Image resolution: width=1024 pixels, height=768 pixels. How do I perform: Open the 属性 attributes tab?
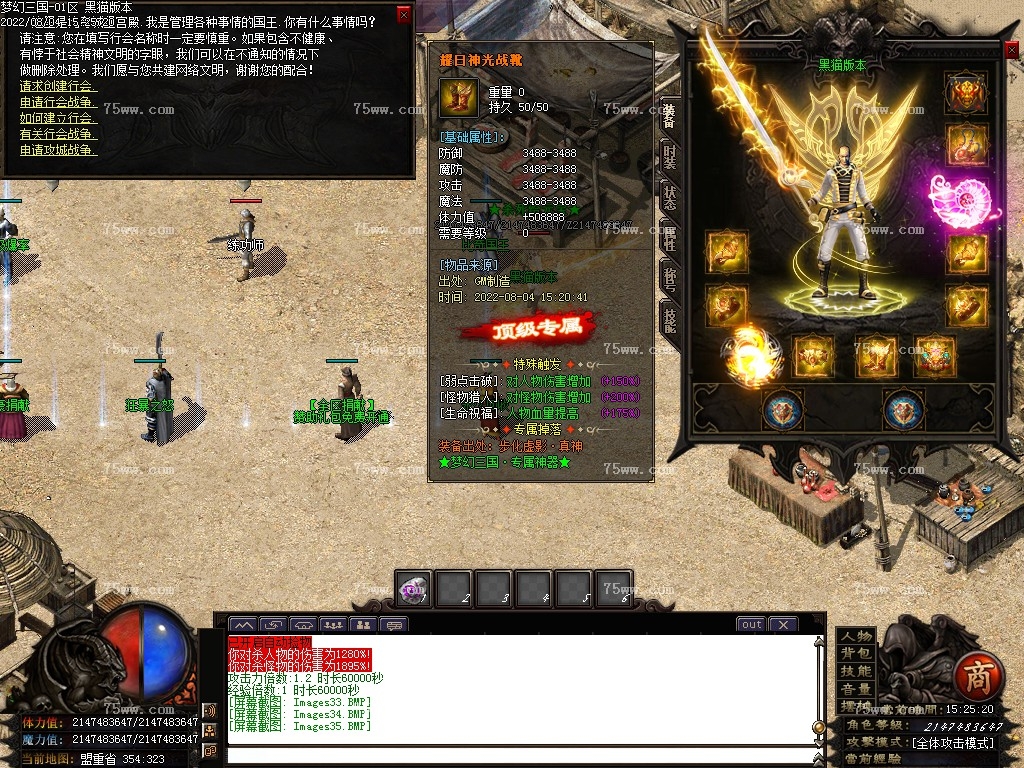(x=669, y=237)
